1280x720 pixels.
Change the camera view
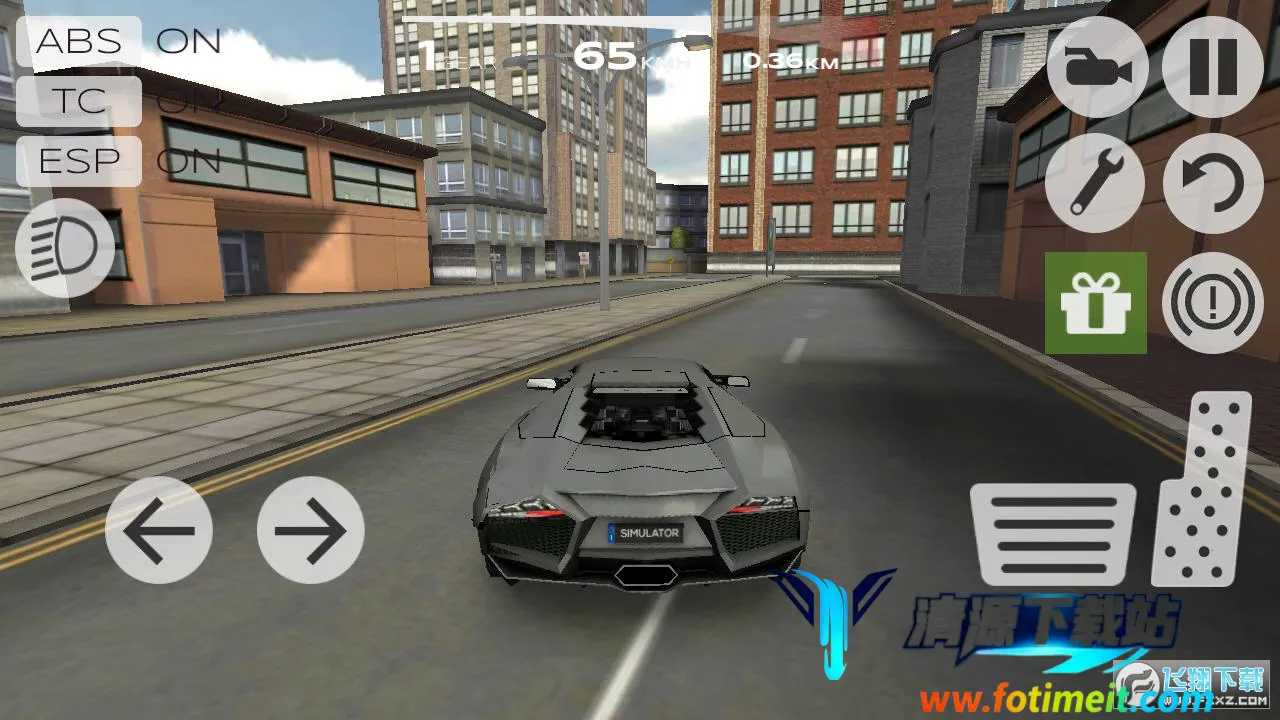(x=1095, y=68)
